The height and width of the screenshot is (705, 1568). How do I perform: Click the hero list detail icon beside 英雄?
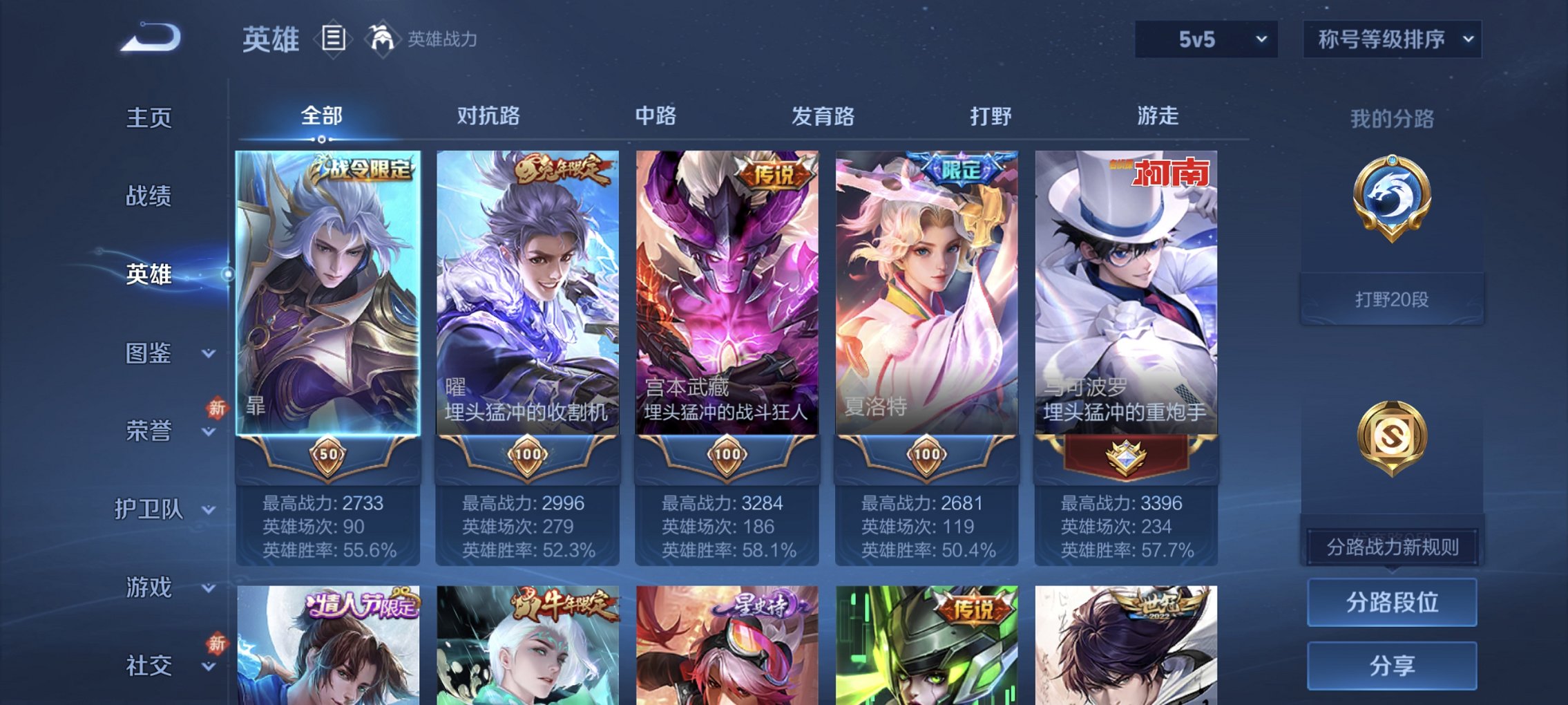tap(332, 39)
